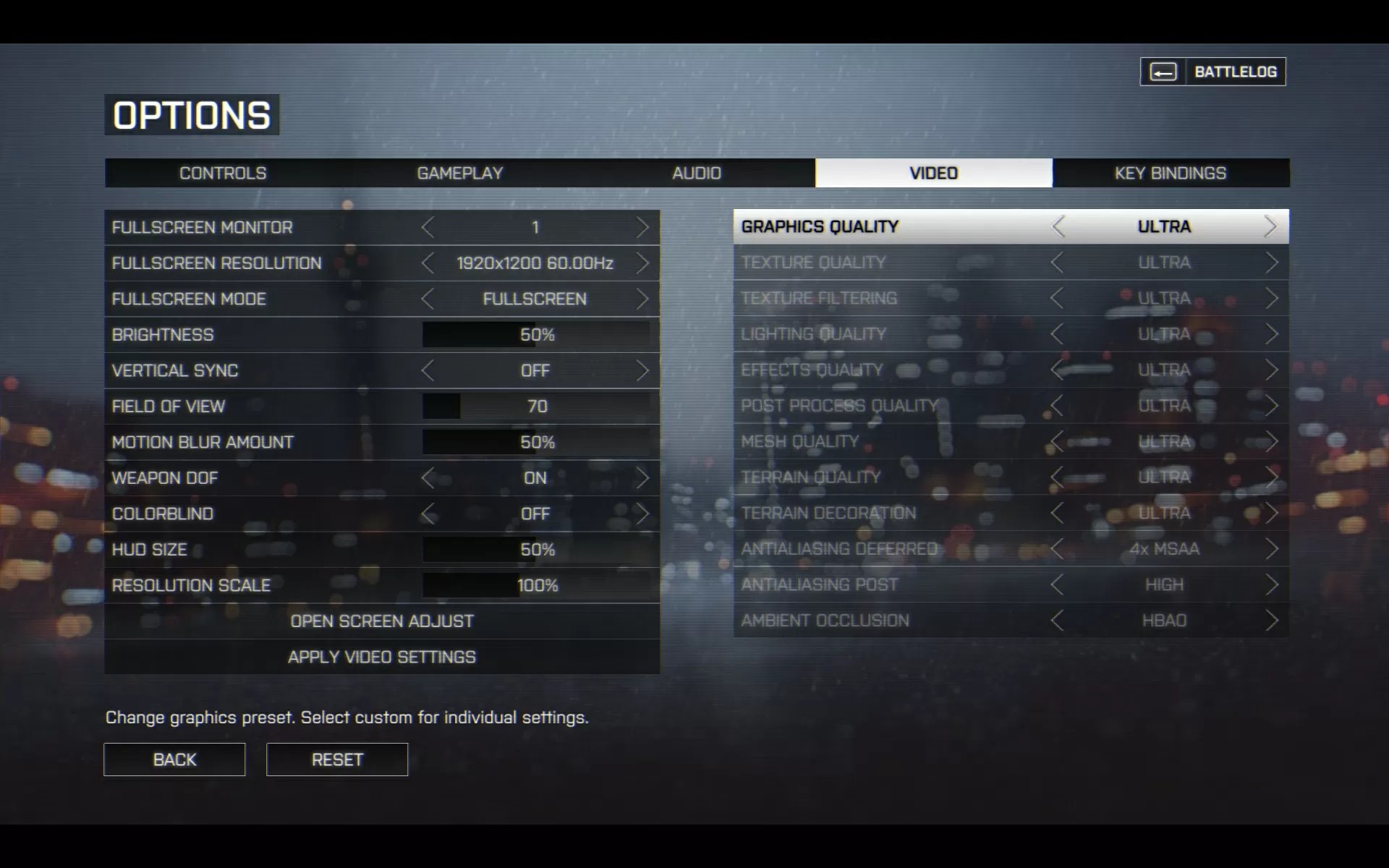The image size is (1389, 868).
Task: Switch to the Key Bindings tab
Action: (1171, 173)
